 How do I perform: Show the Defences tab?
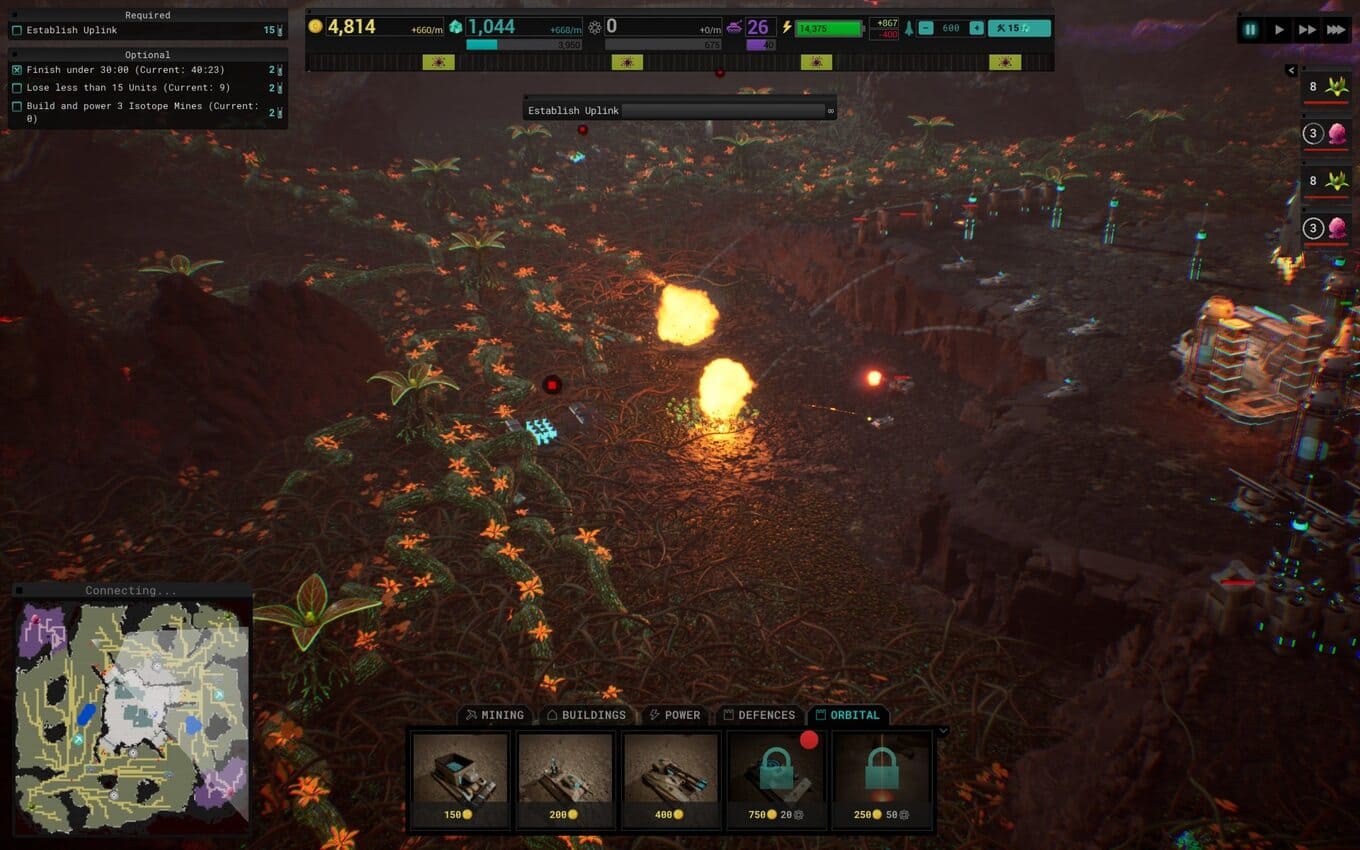(759, 715)
